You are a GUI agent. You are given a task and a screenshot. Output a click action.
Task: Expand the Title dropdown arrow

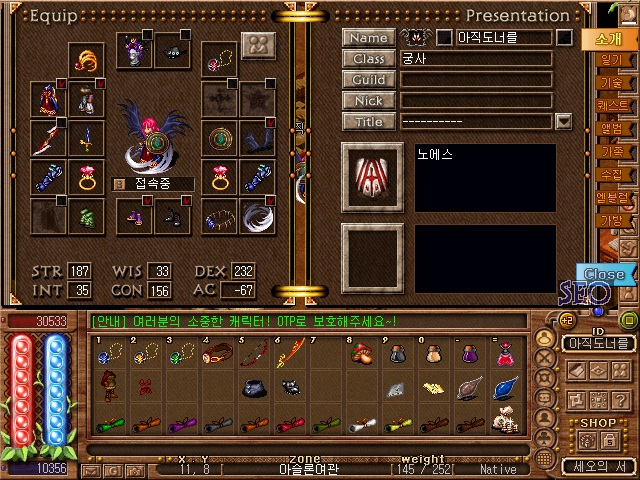point(563,121)
